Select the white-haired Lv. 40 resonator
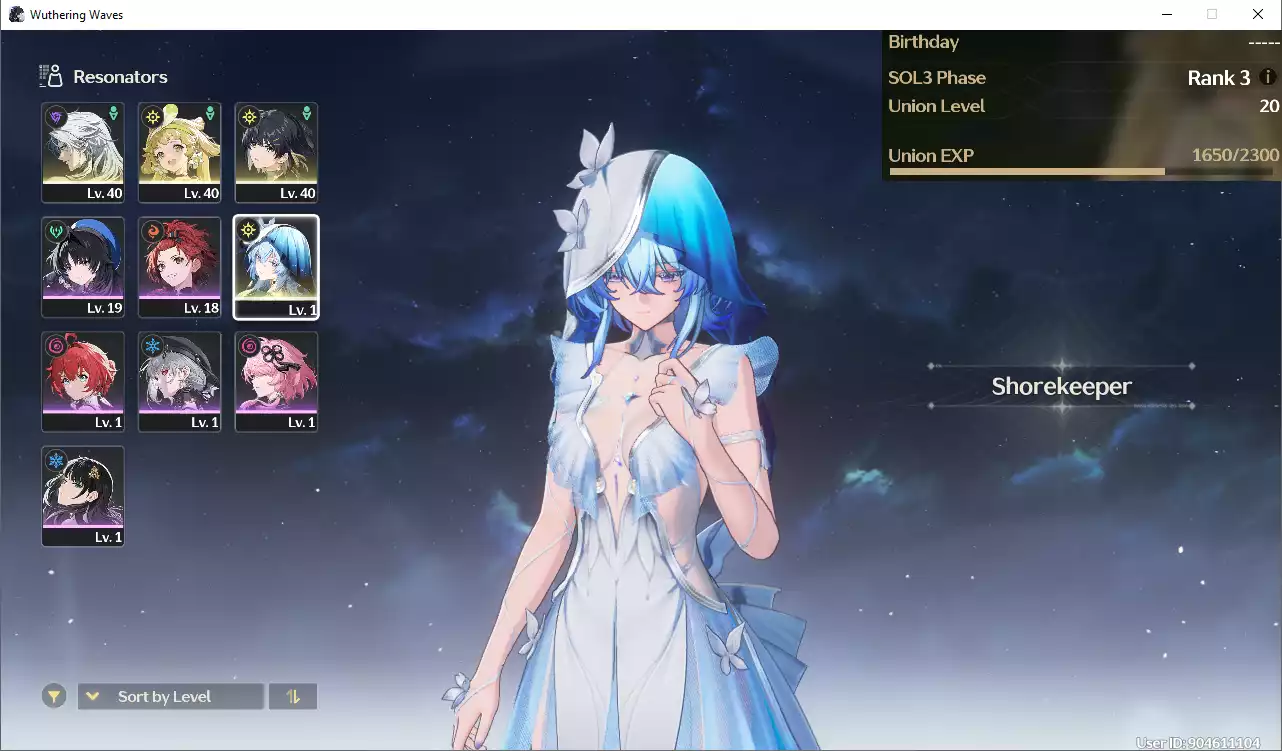1282x751 pixels. 83,152
